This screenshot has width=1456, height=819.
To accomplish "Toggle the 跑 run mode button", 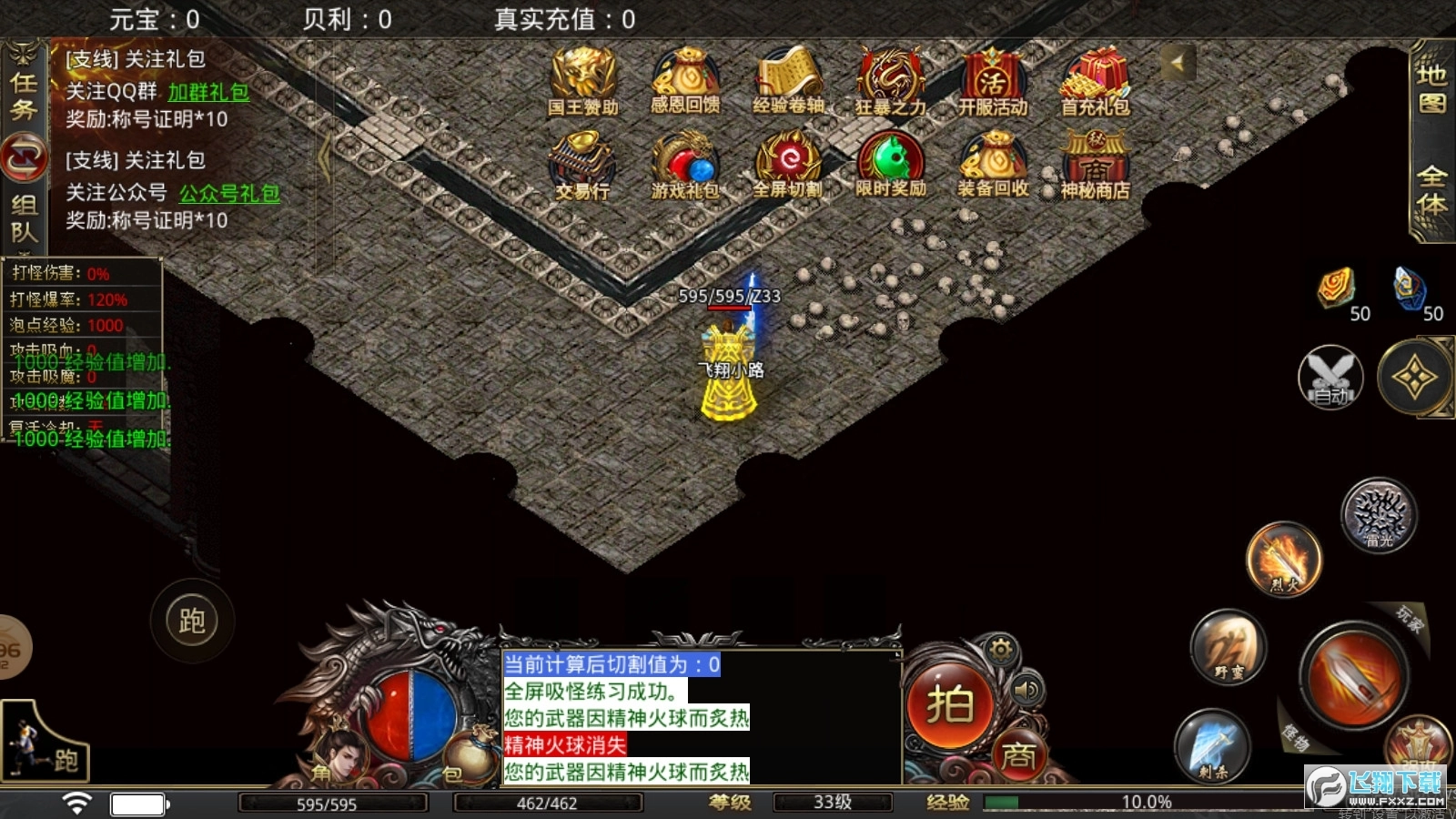I will pos(192,622).
